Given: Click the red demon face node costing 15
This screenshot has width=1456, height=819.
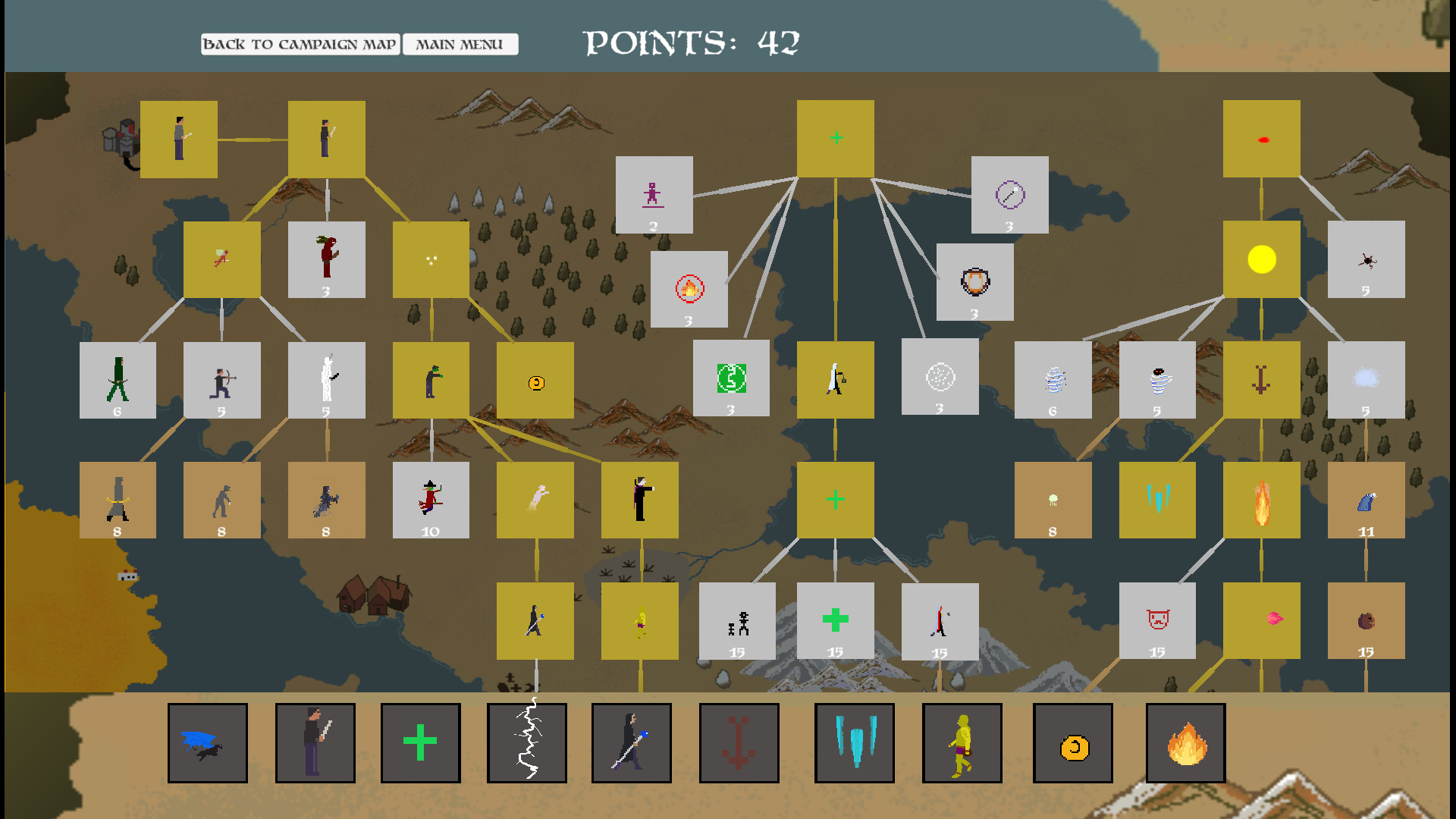Looking at the screenshot, I should [1156, 620].
